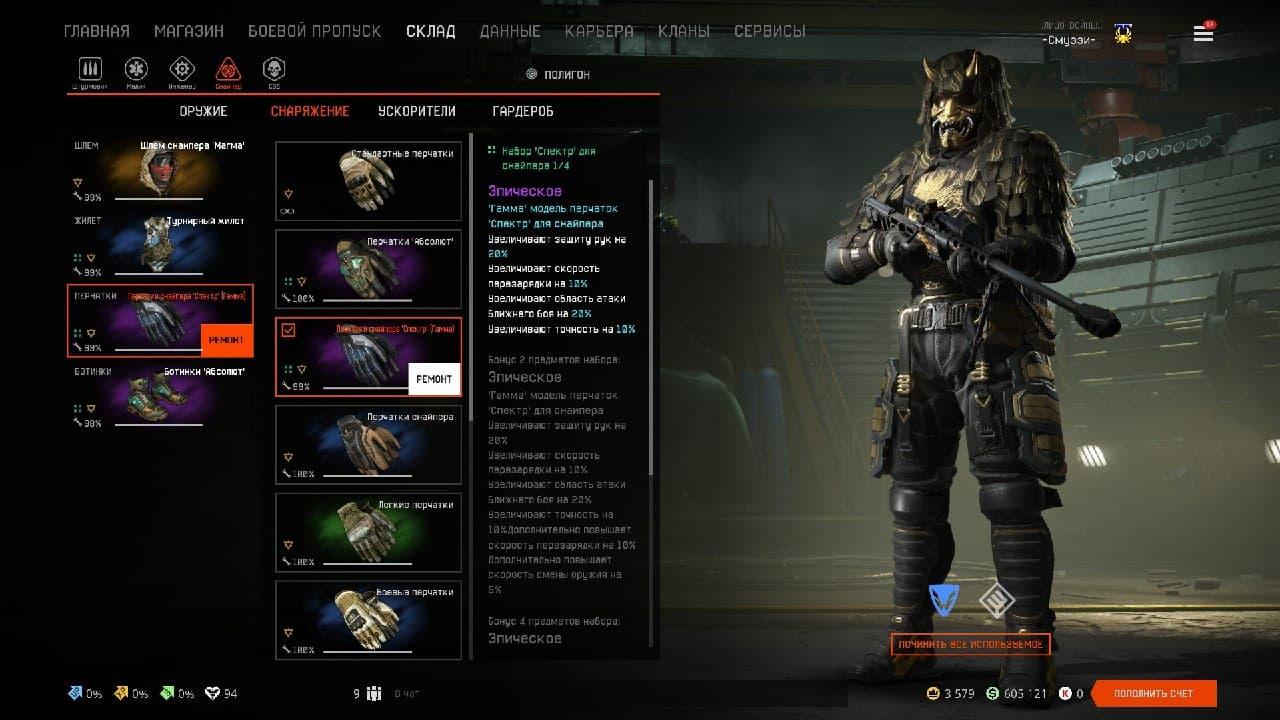
Task: Select the СЭД skull class icon
Action: coord(273,69)
